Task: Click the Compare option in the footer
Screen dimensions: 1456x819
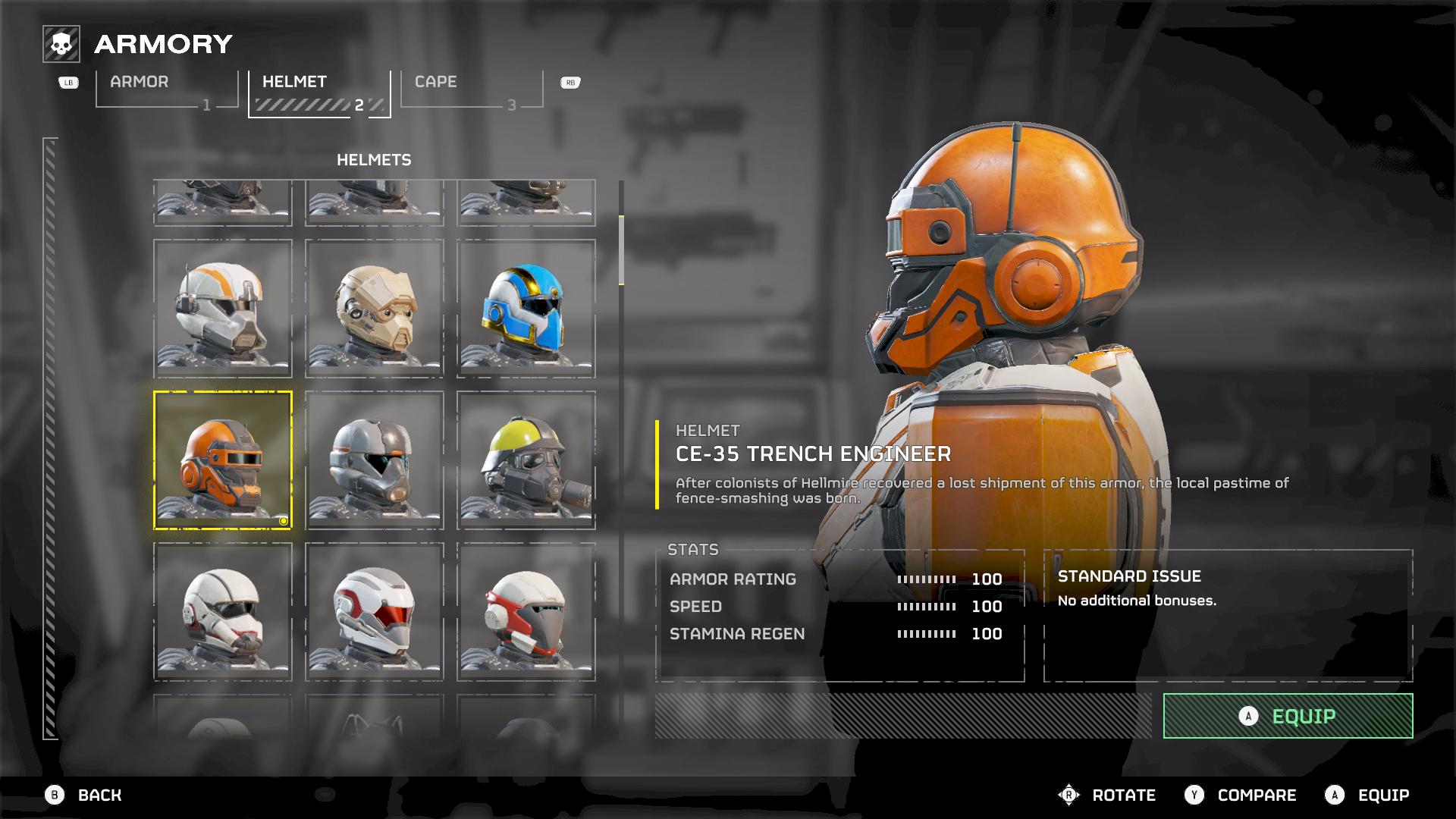Action: tap(1241, 795)
